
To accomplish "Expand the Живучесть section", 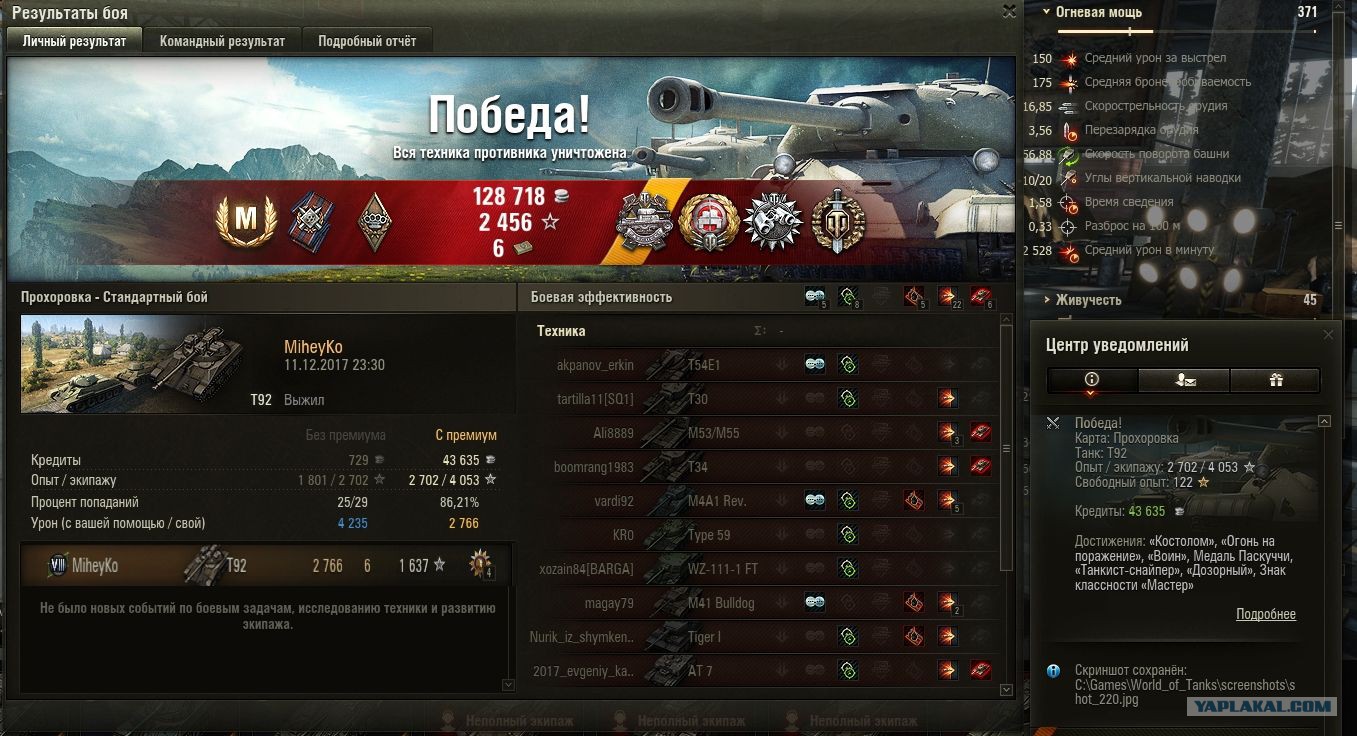I will (x=1089, y=300).
